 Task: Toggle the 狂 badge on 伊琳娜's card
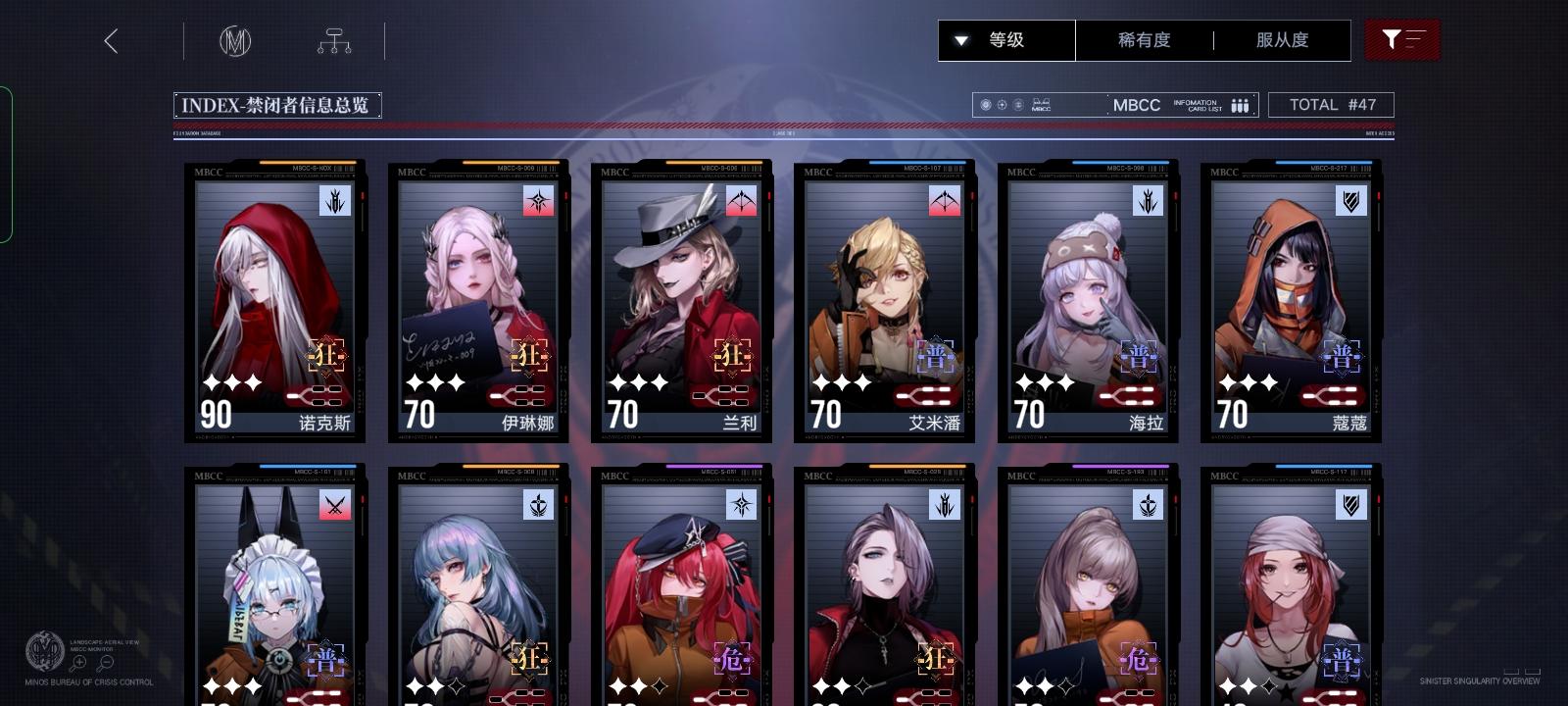(x=530, y=358)
